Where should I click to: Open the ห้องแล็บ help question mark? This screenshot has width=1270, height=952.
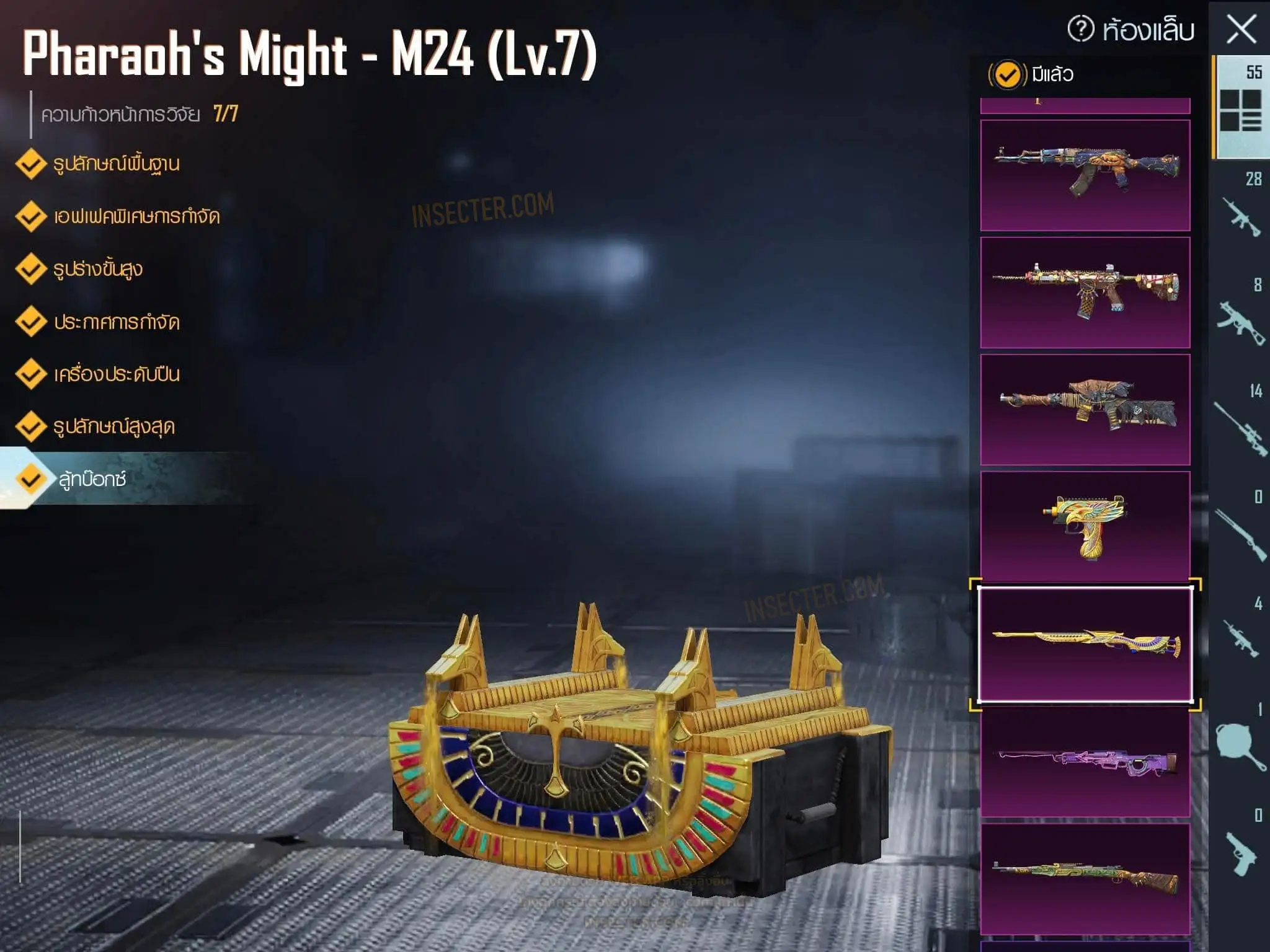(1080, 29)
